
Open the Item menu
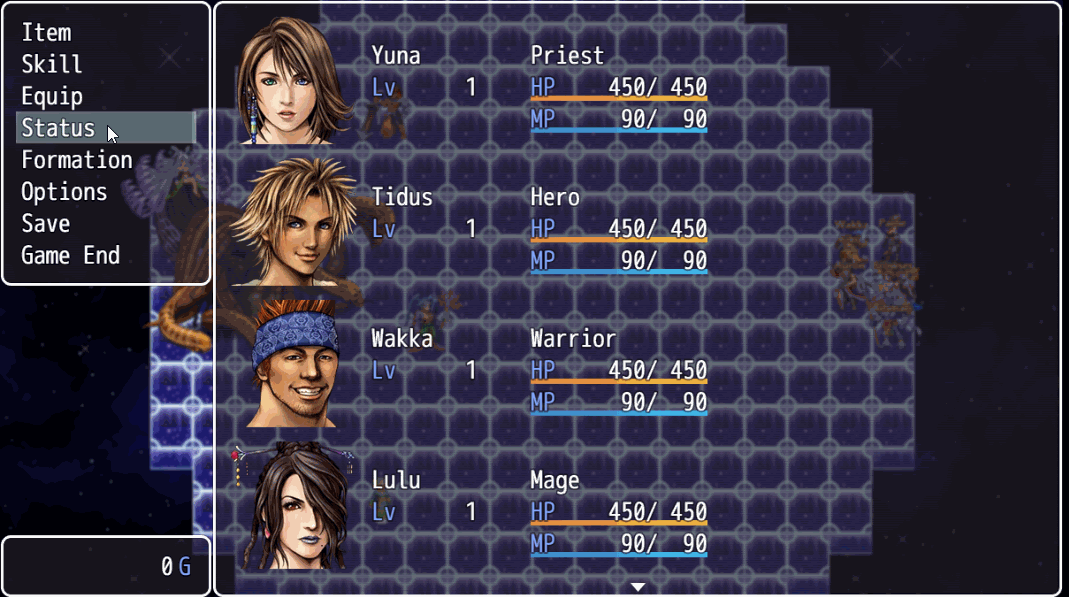(x=46, y=33)
